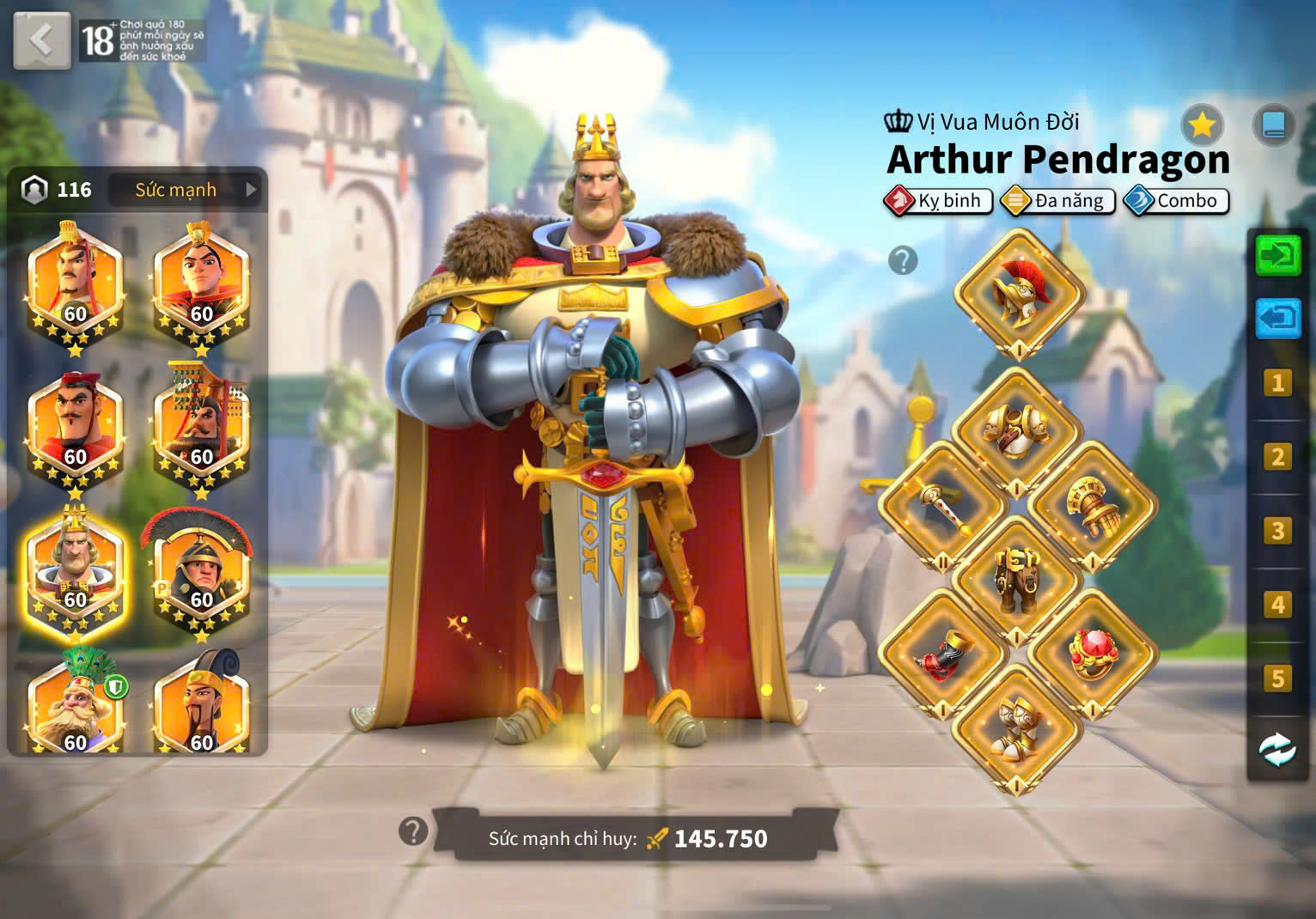Switch to equipment preset 3

pos(1277,531)
